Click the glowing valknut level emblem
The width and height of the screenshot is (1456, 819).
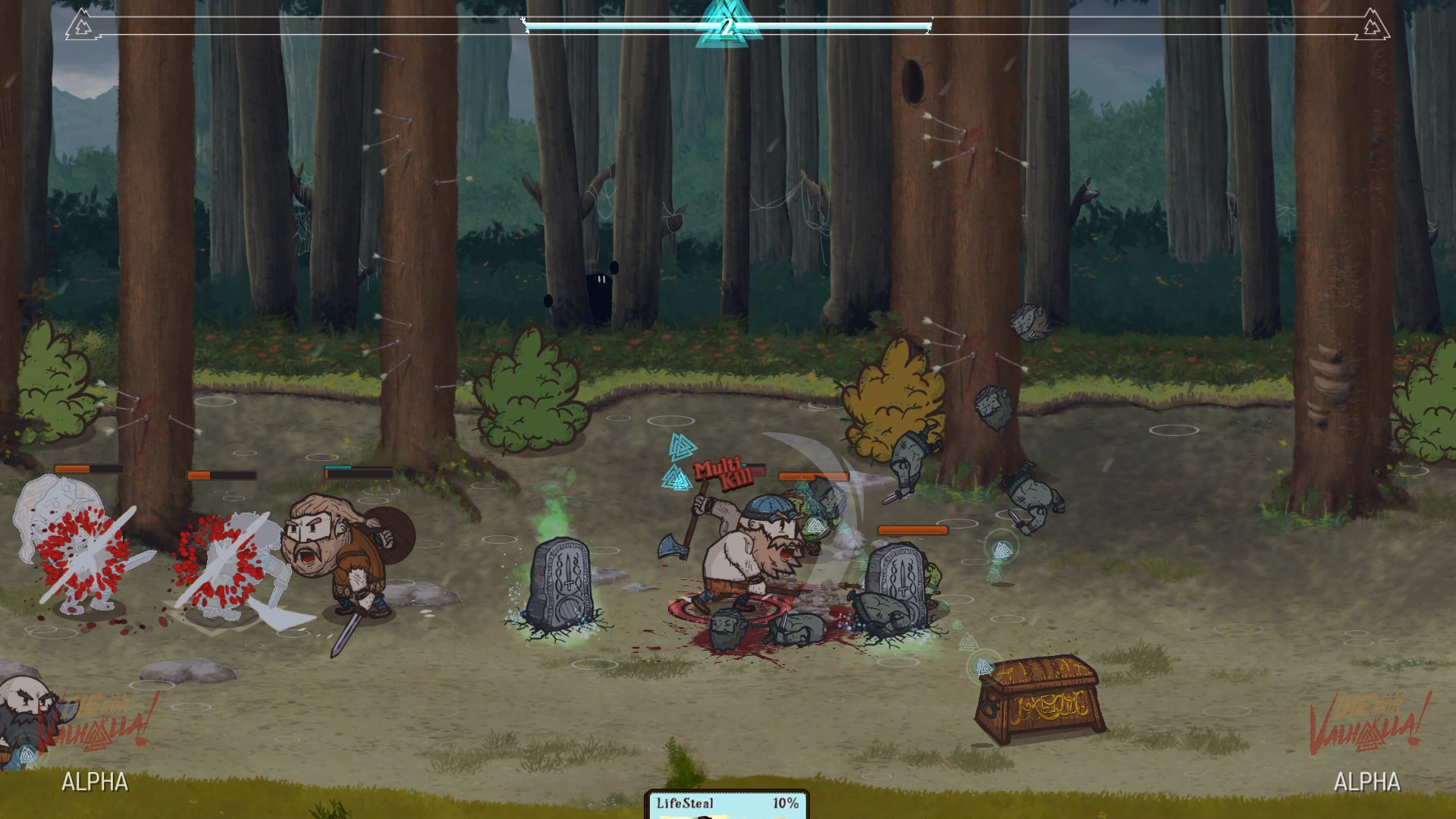pos(726,26)
